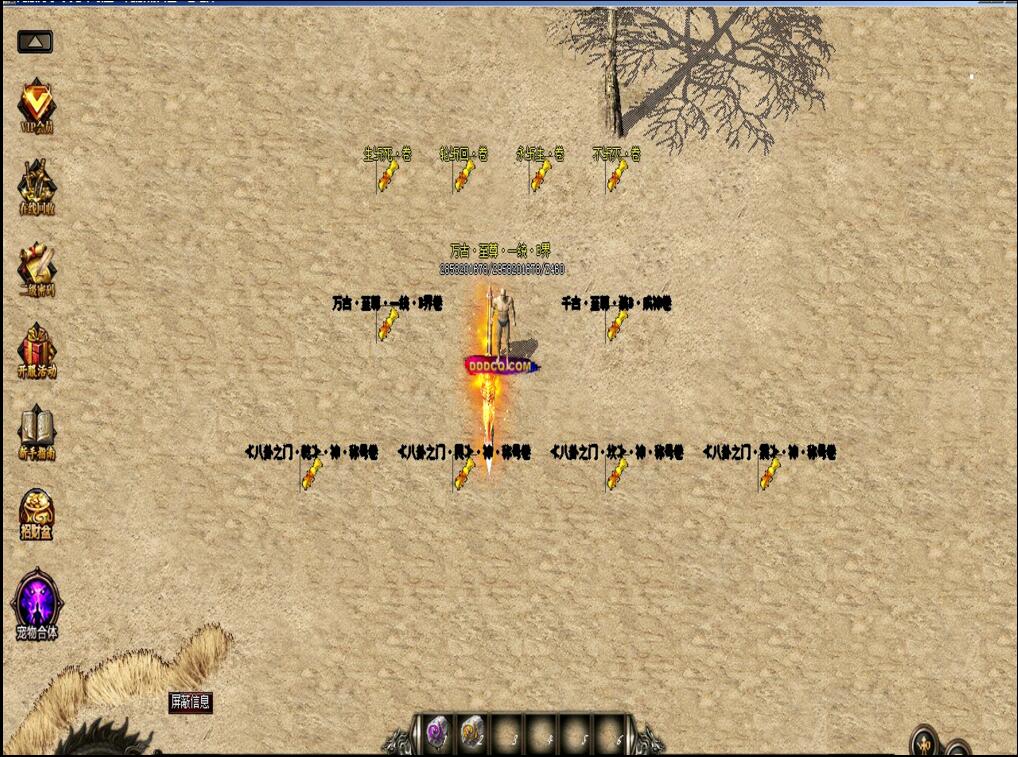Use the golden swirl stone in hotbar slot 2
This screenshot has height=757, width=1018.
tap(472, 733)
